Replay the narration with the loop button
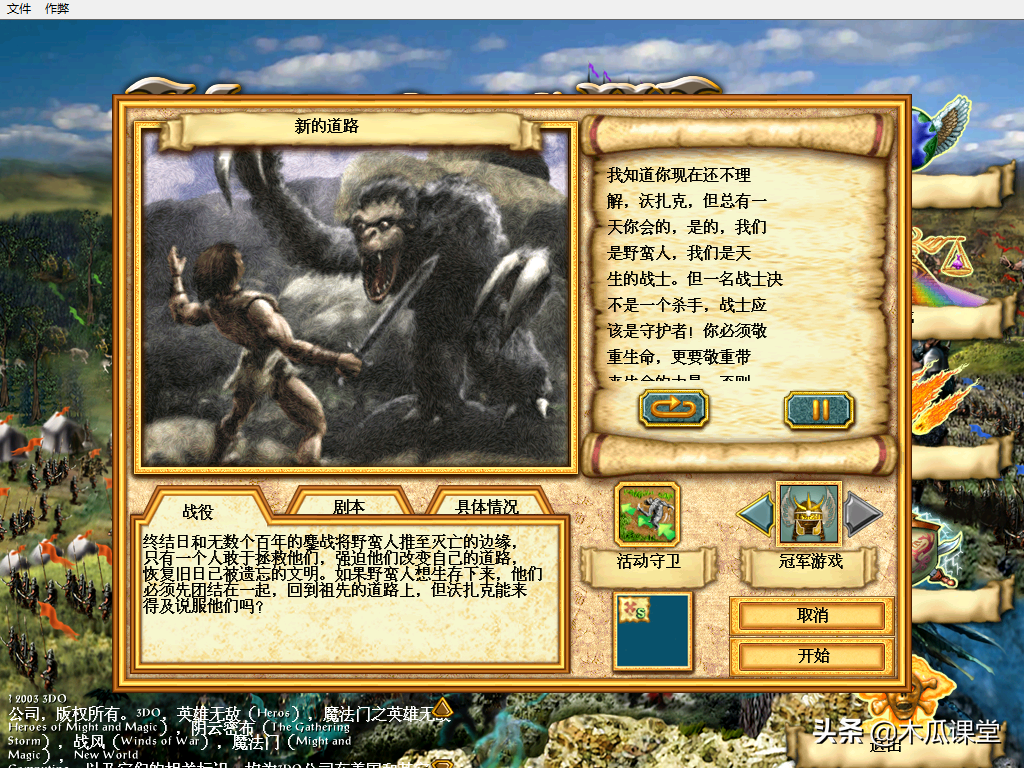Screen dimensions: 1024x768 674,408
